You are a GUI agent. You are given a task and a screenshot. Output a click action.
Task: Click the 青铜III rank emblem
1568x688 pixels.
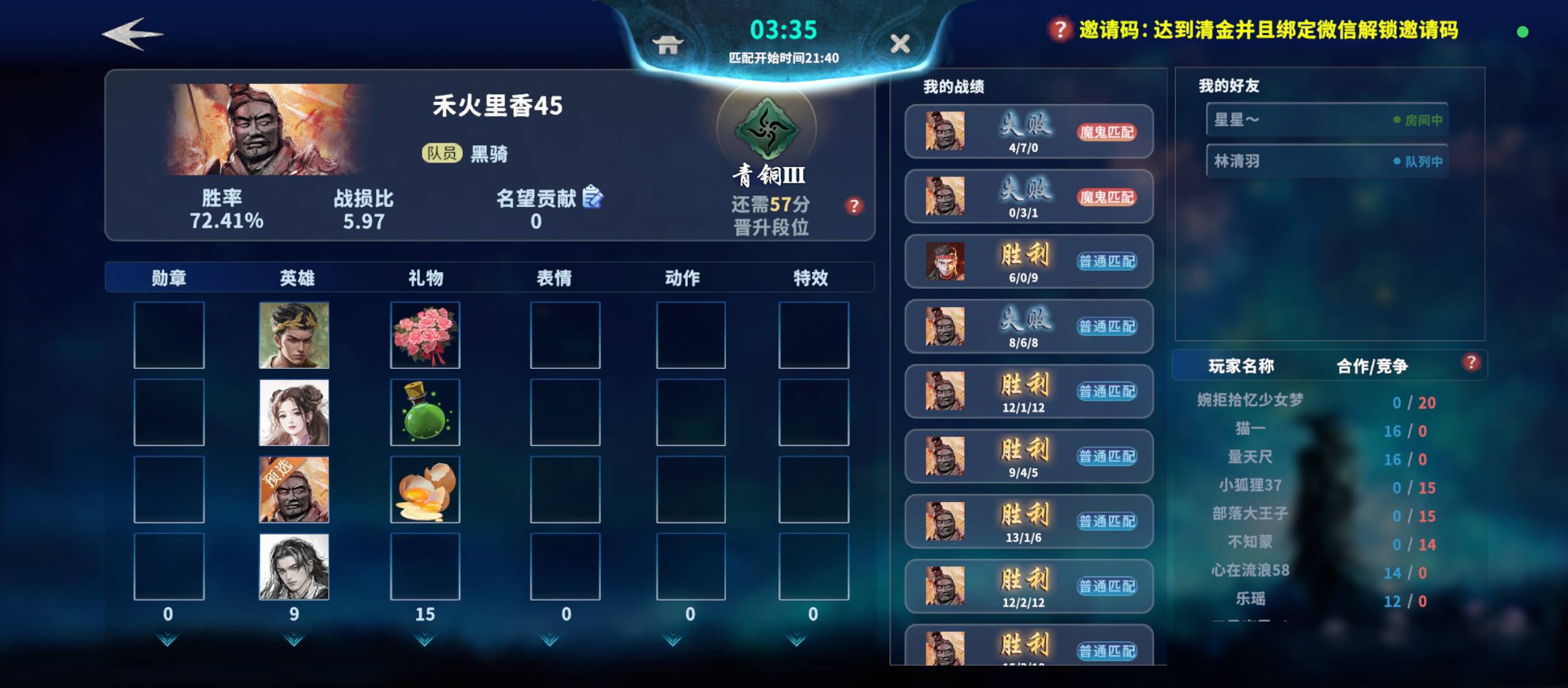click(768, 128)
